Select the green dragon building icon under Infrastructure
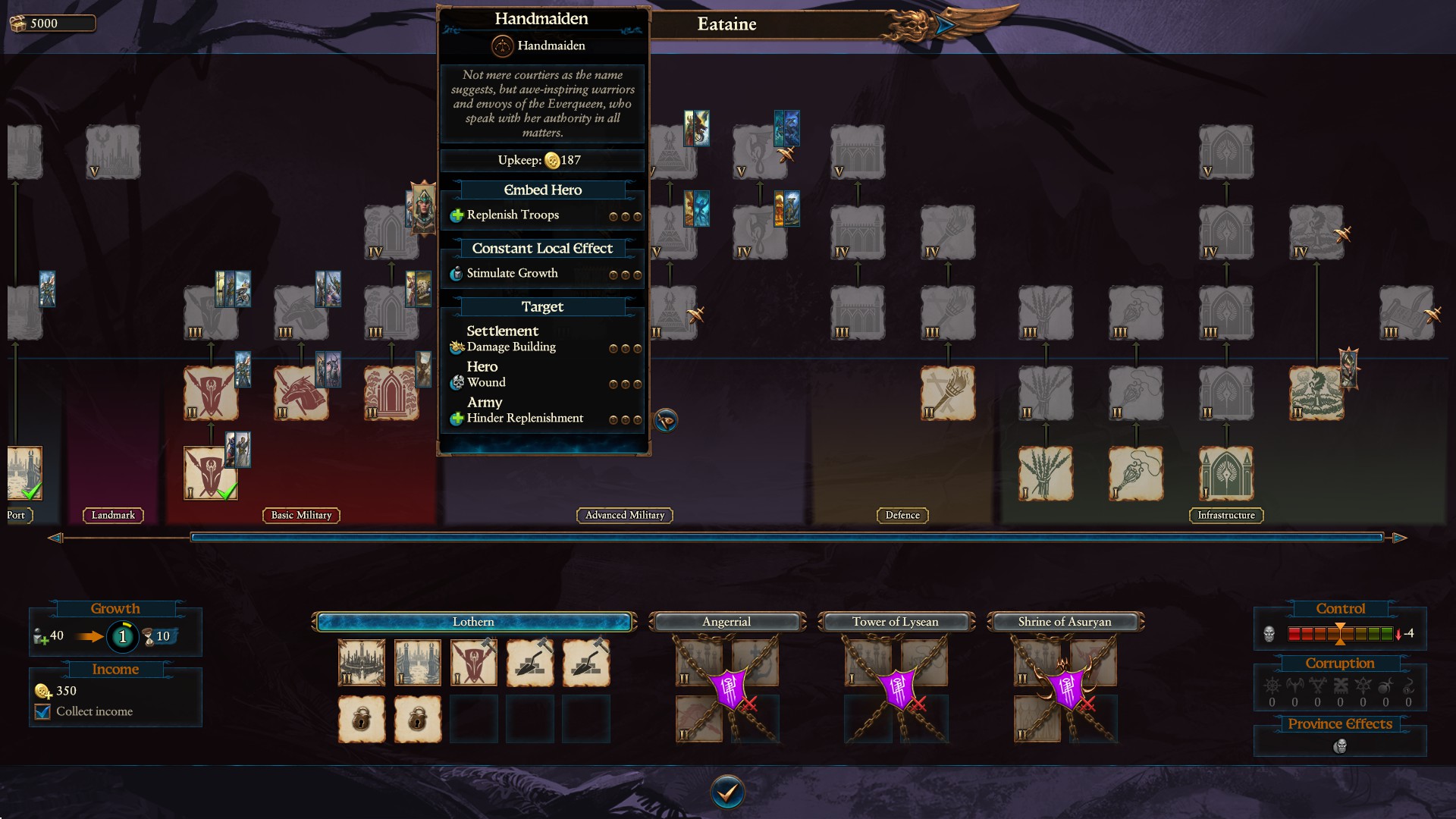The width and height of the screenshot is (1456, 819). click(x=1316, y=393)
